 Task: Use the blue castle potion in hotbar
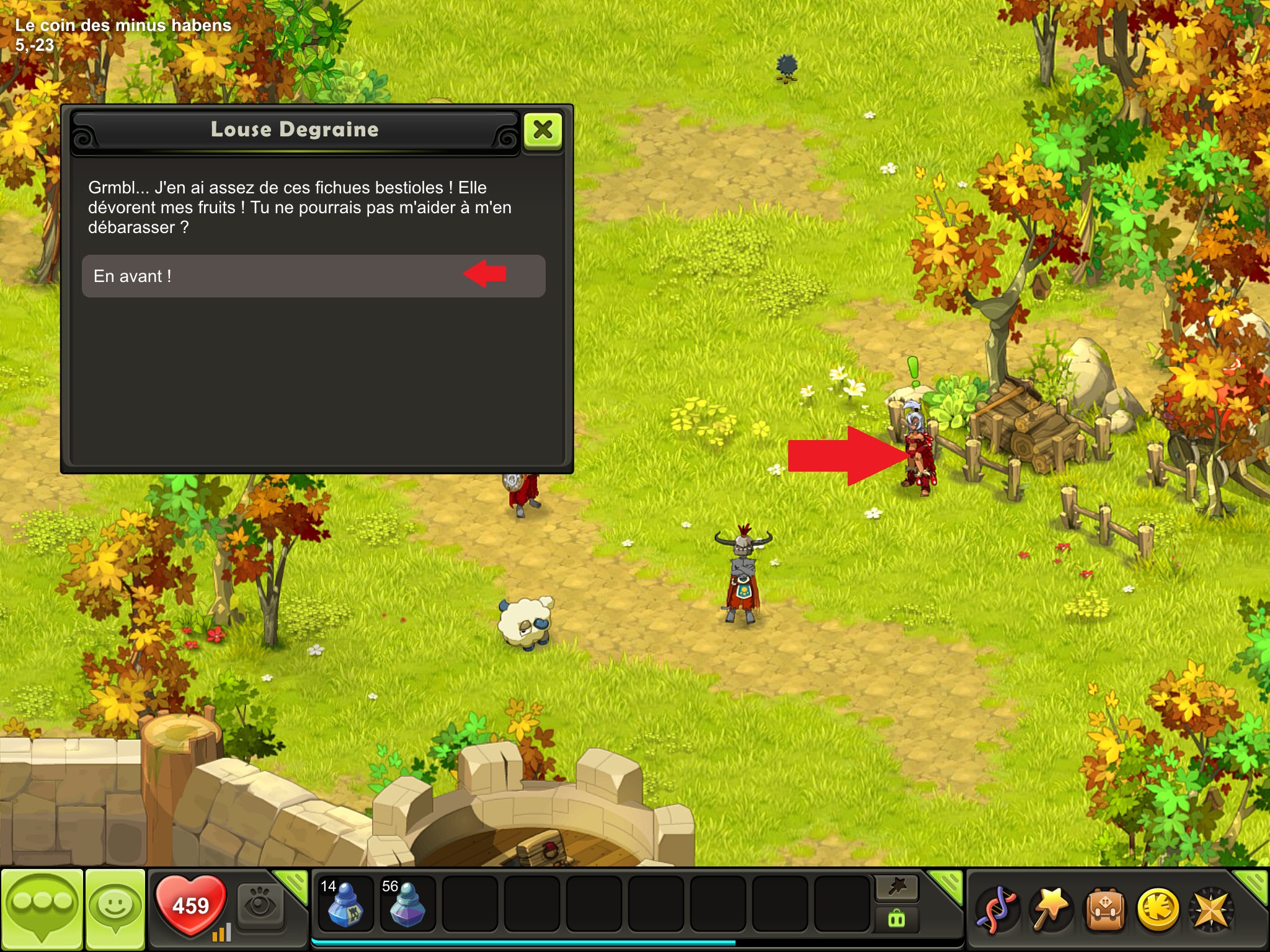[x=345, y=904]
